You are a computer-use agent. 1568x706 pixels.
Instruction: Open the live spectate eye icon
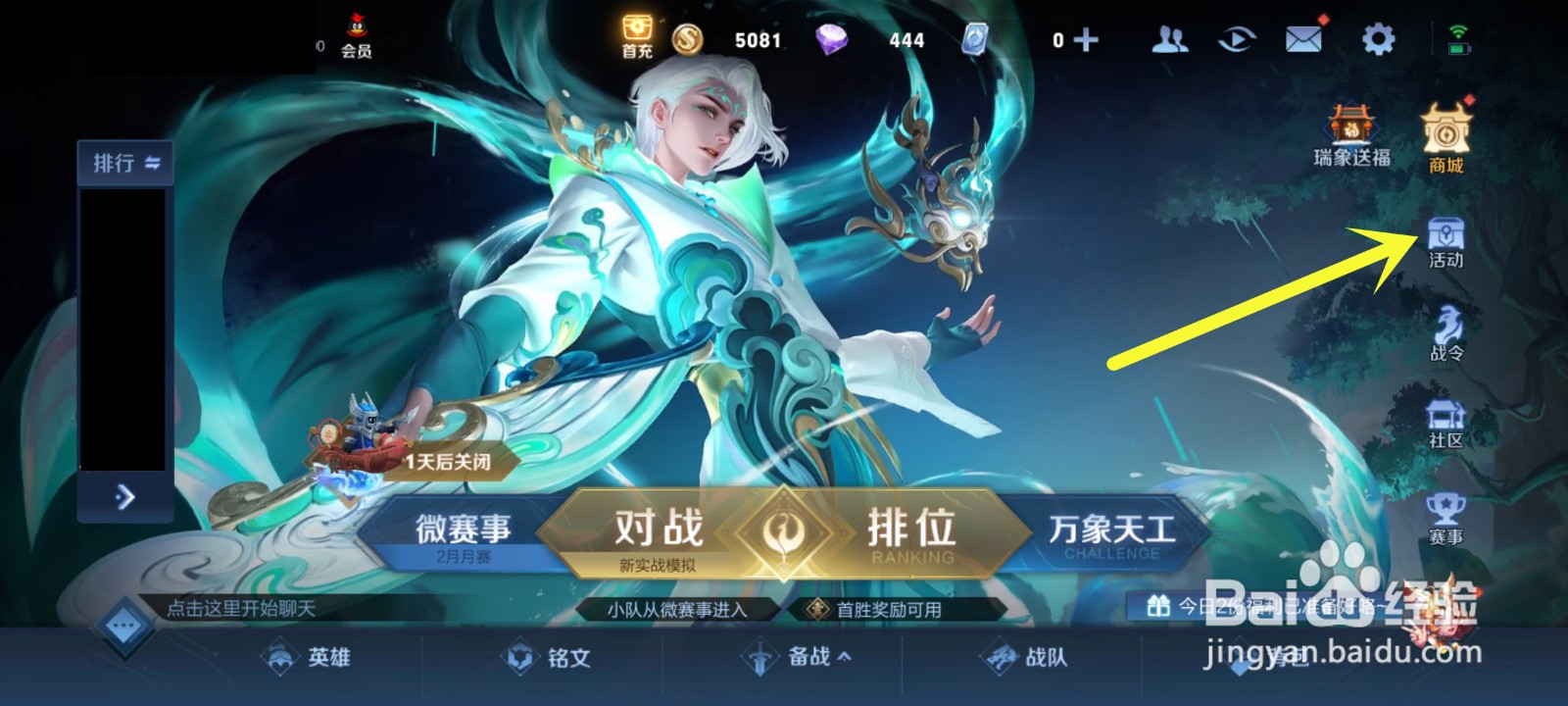1235,39
